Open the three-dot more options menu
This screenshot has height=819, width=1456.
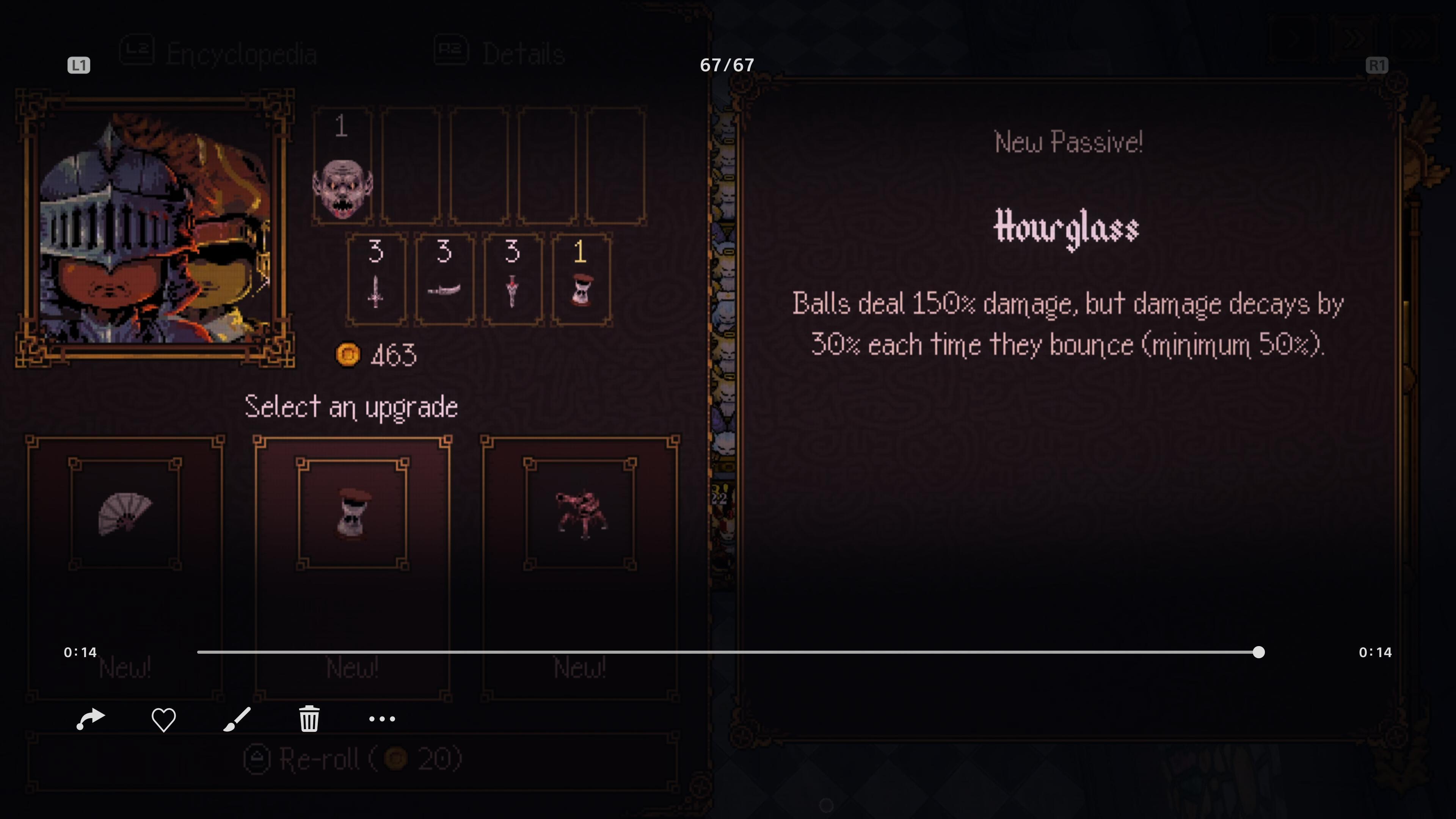[382, 719]
